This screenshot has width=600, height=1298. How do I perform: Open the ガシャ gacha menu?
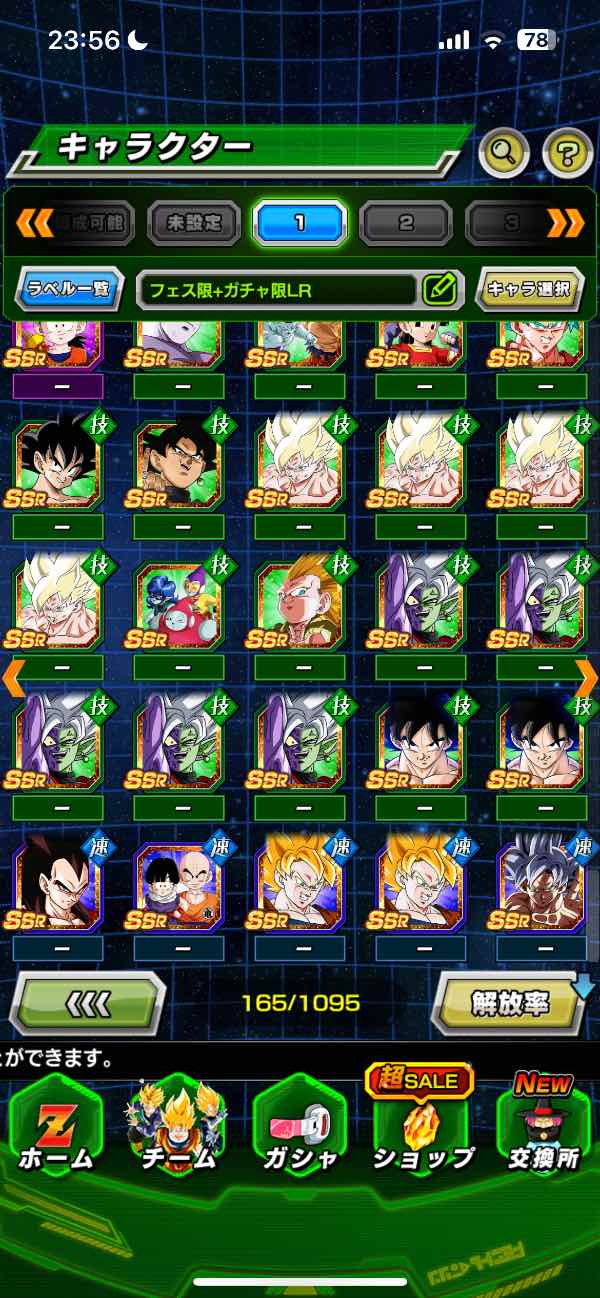[x=299, y=1130]
